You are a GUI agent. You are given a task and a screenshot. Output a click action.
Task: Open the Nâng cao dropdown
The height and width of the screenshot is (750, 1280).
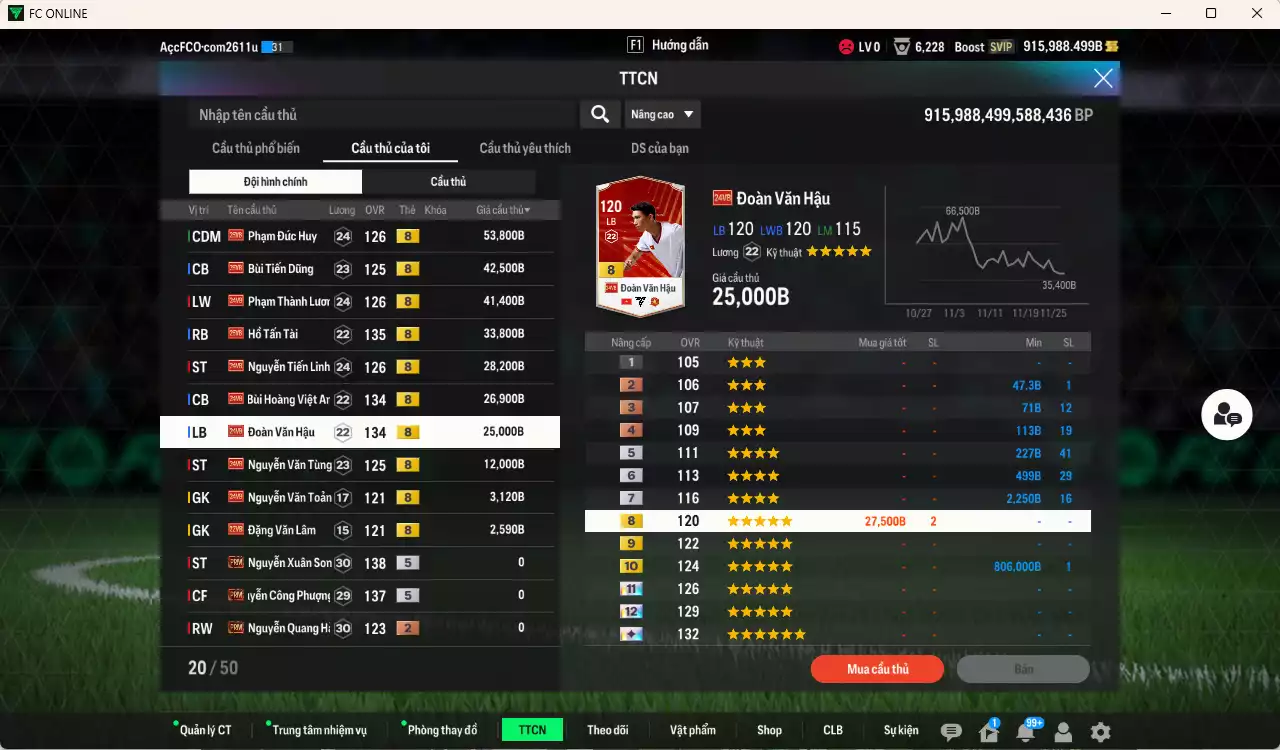click(x=662, y=114)
